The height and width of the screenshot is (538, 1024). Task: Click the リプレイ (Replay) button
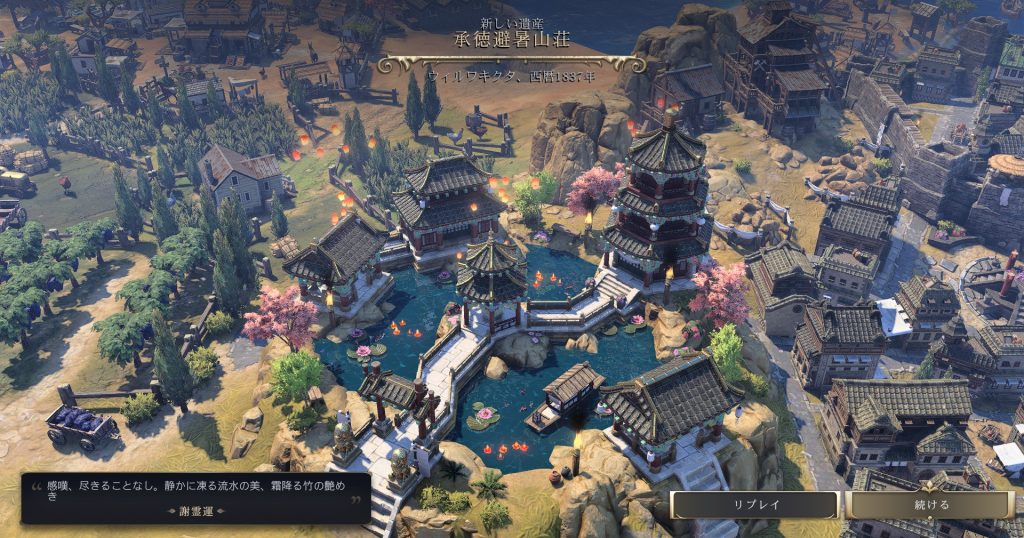coord(754,505)
